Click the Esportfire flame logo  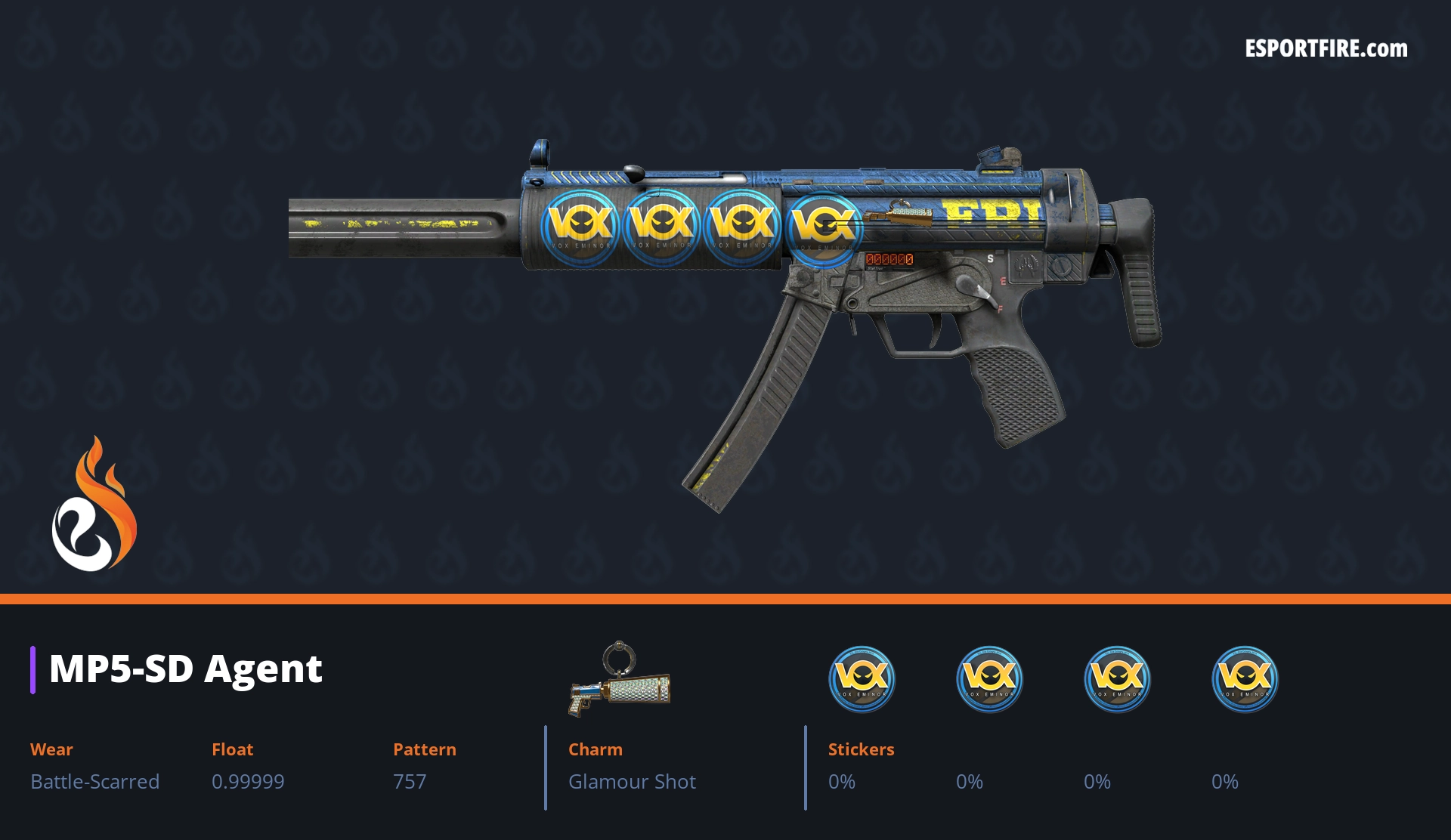pos(94,505)
